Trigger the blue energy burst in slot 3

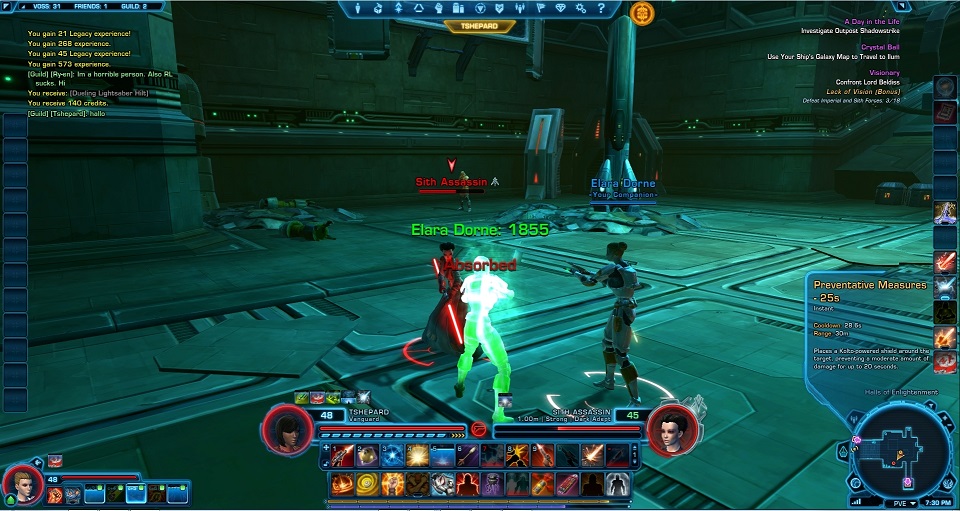pos(393,456)
